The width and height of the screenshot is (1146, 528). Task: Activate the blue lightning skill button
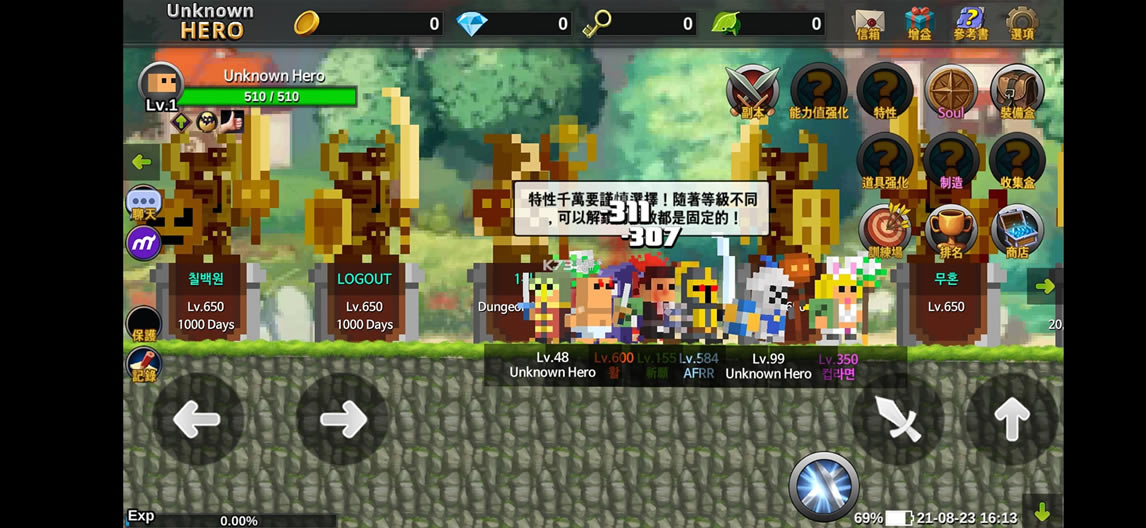pos(824,487)
